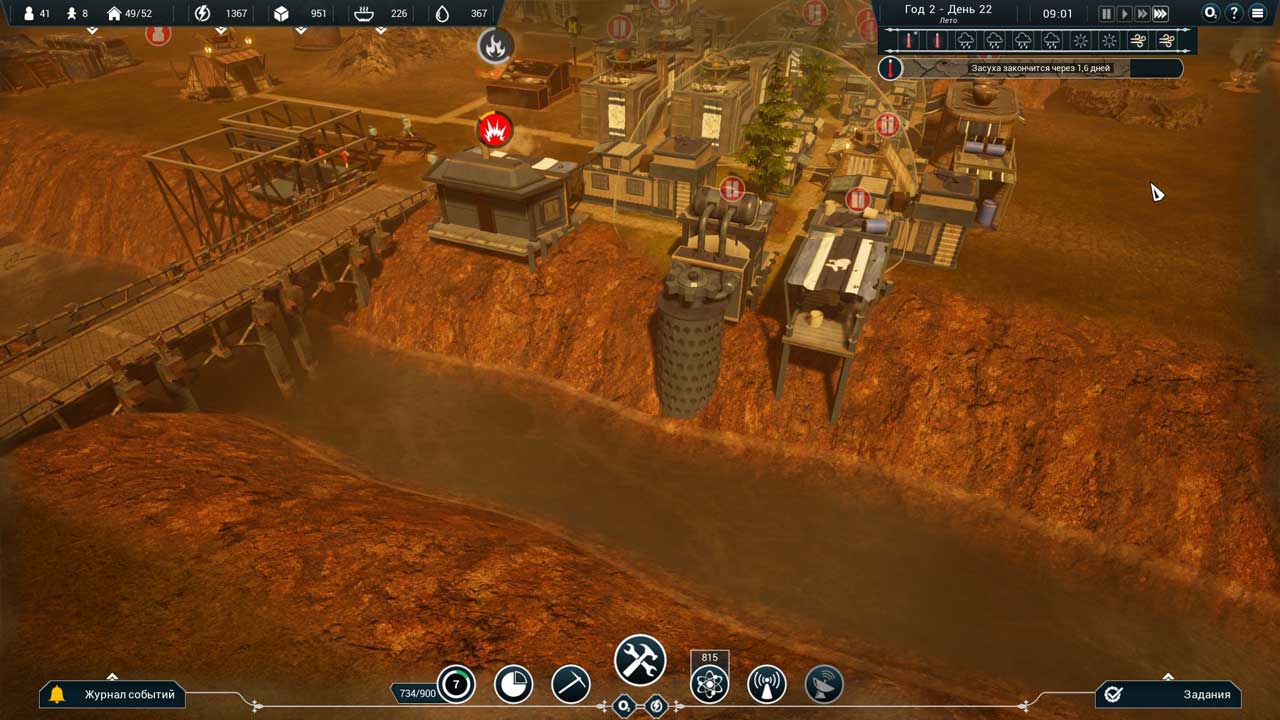Open the radio tower broadcast icon

pyautogui.click(x=767, y=685)
